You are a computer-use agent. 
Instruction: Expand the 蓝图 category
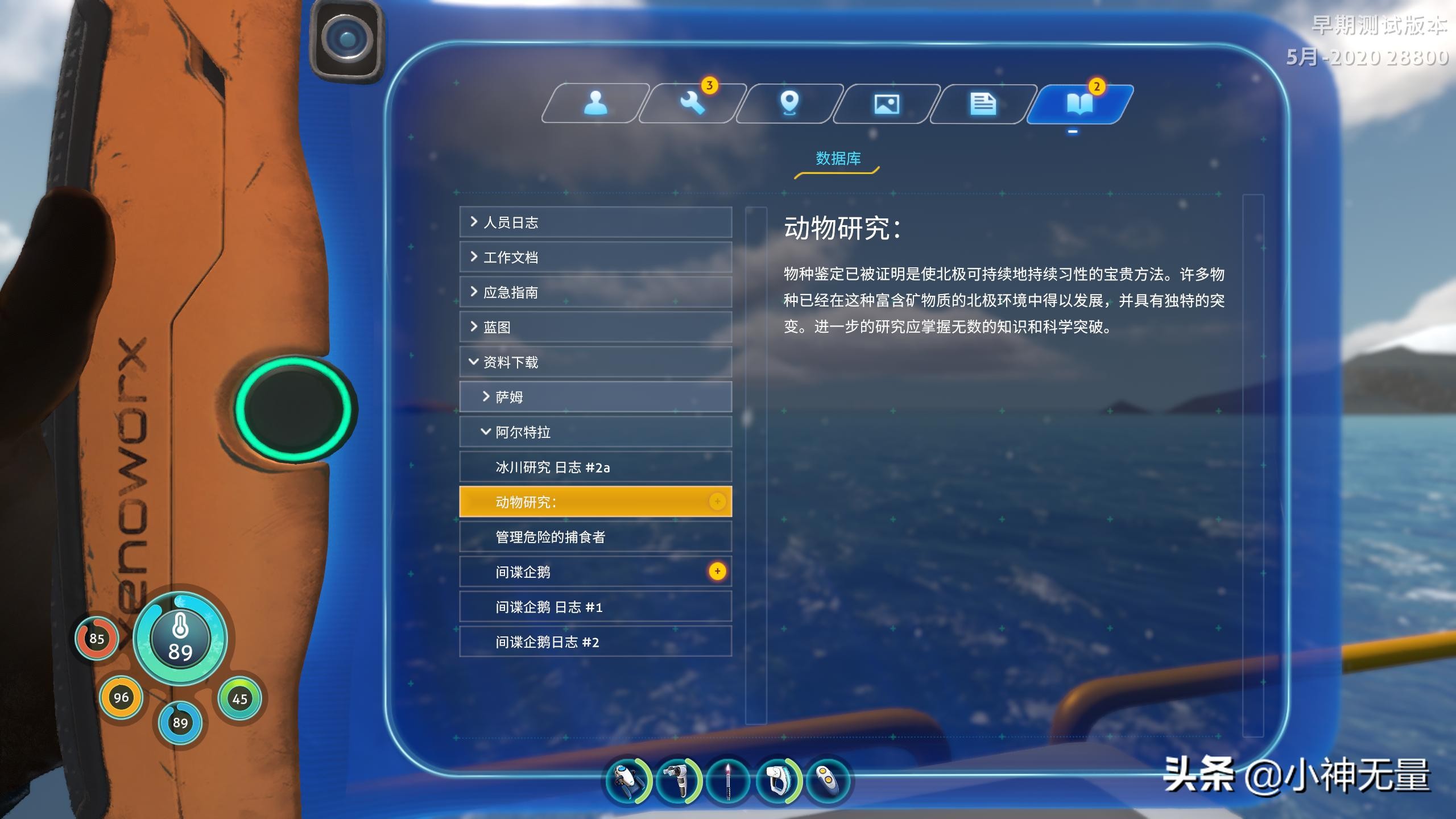pos(595,327)
